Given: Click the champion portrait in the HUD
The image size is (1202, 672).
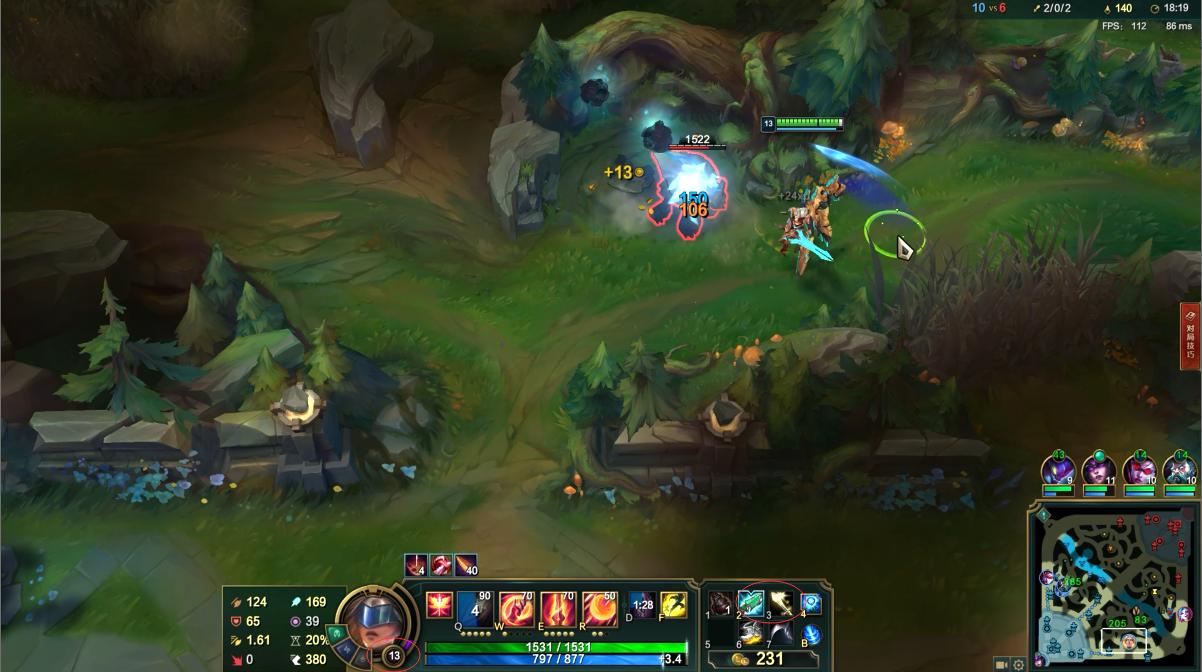Looking at the screenshot, I should point(375,618).
